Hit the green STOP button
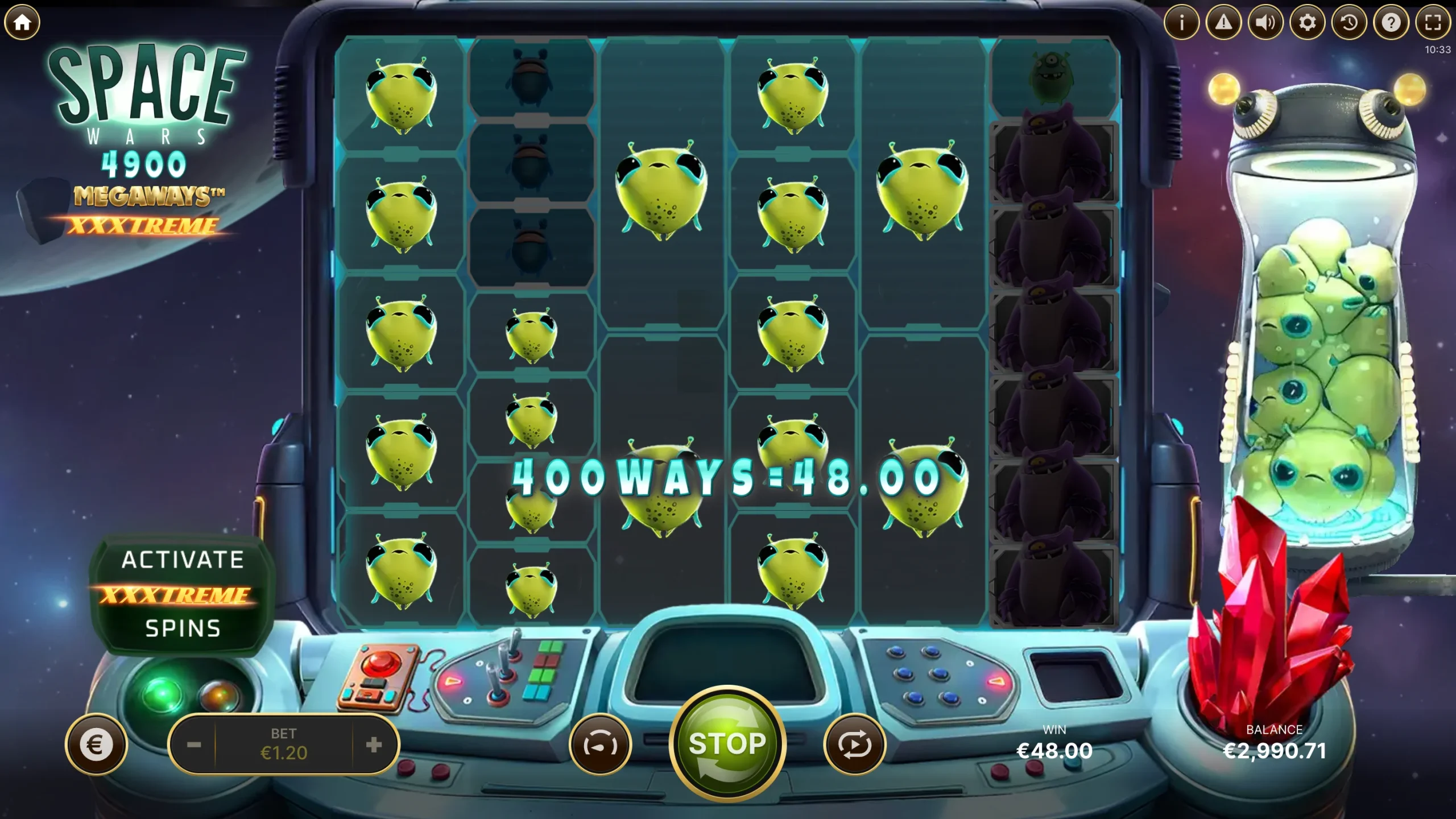This screenshot has width=1456, height=819. [727, 744]
